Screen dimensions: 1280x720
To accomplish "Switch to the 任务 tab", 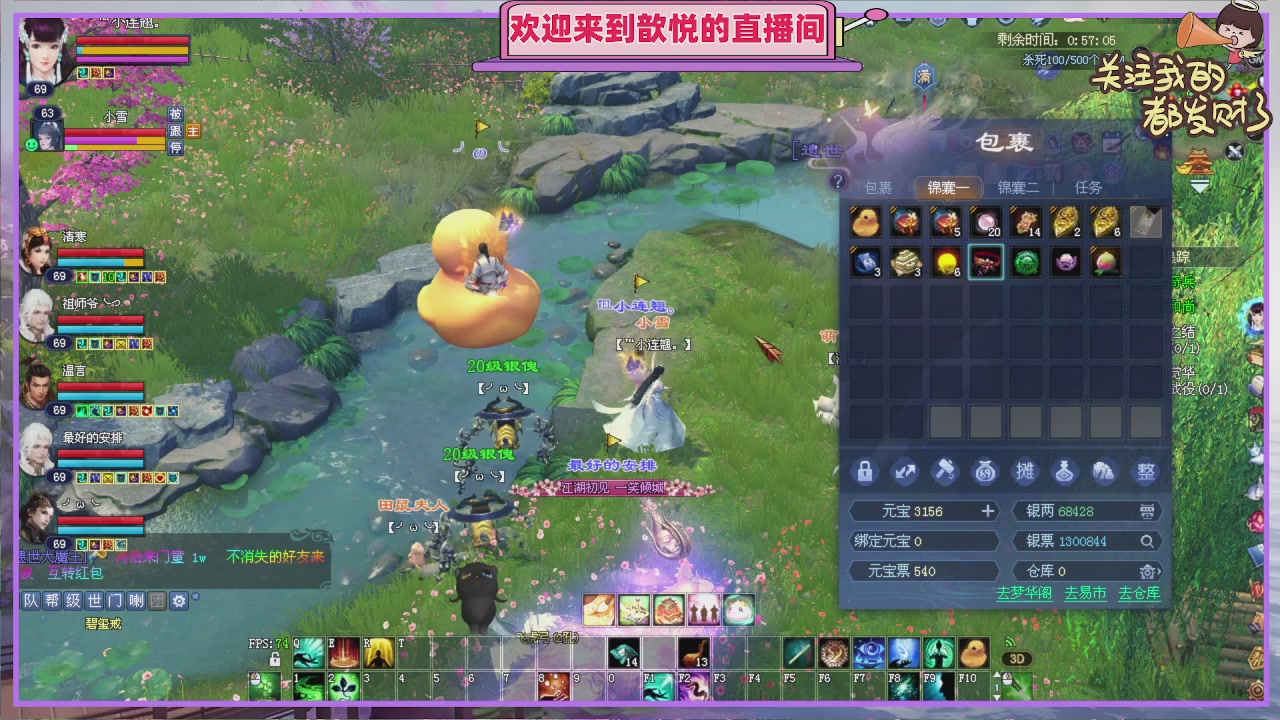I will tap(1088, 187).
